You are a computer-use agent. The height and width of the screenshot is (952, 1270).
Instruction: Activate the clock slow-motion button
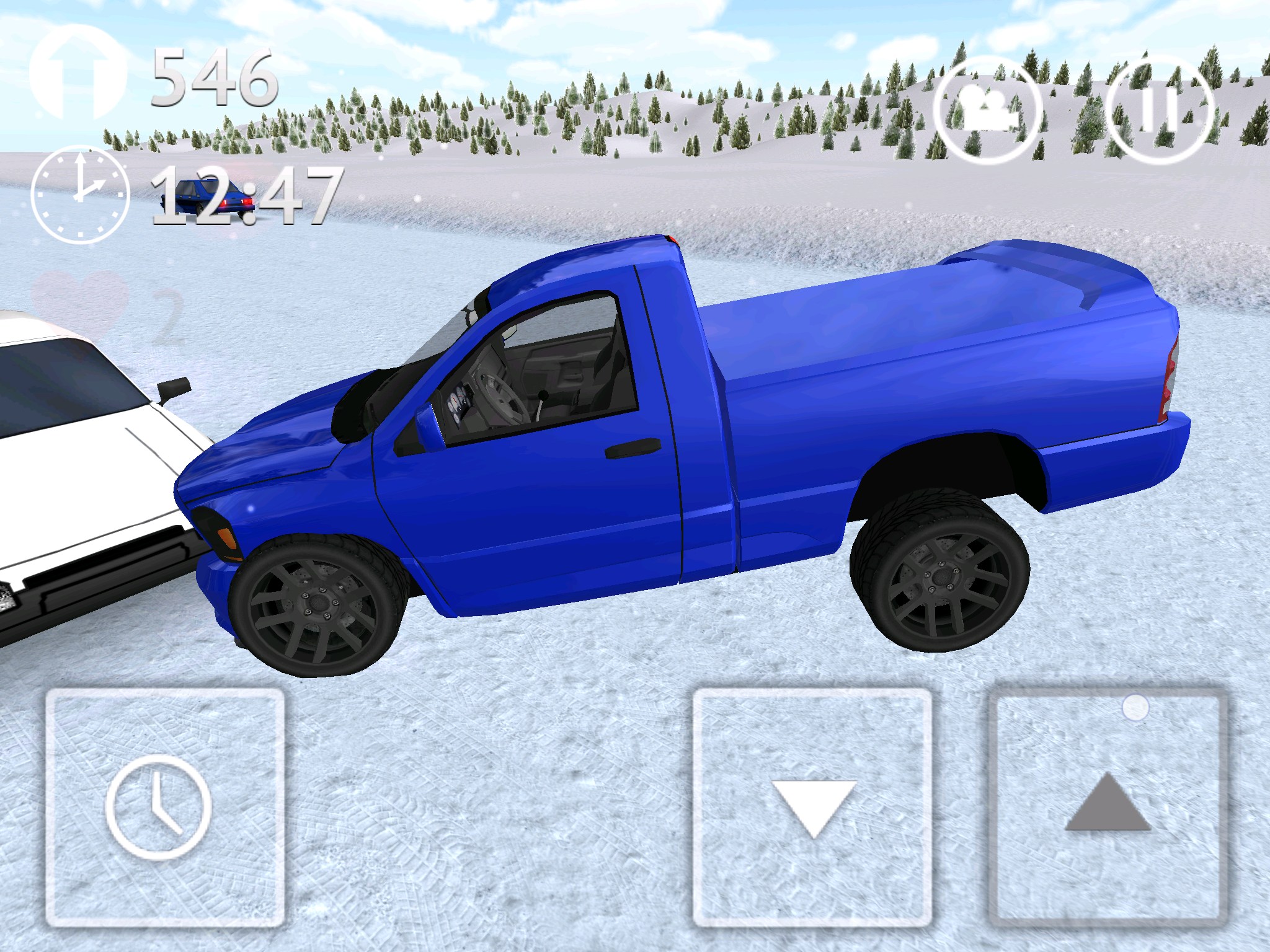[x=164, y=807]
